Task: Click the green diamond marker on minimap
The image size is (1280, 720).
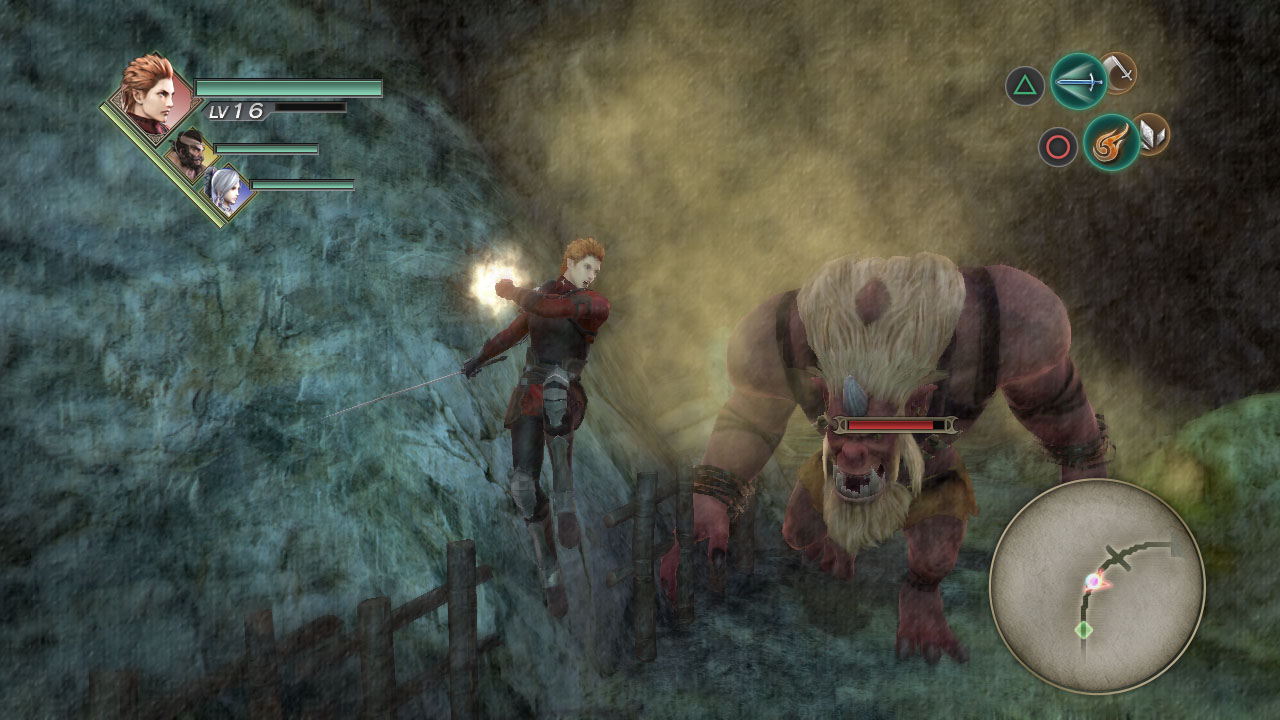Action: point(1083,630)
